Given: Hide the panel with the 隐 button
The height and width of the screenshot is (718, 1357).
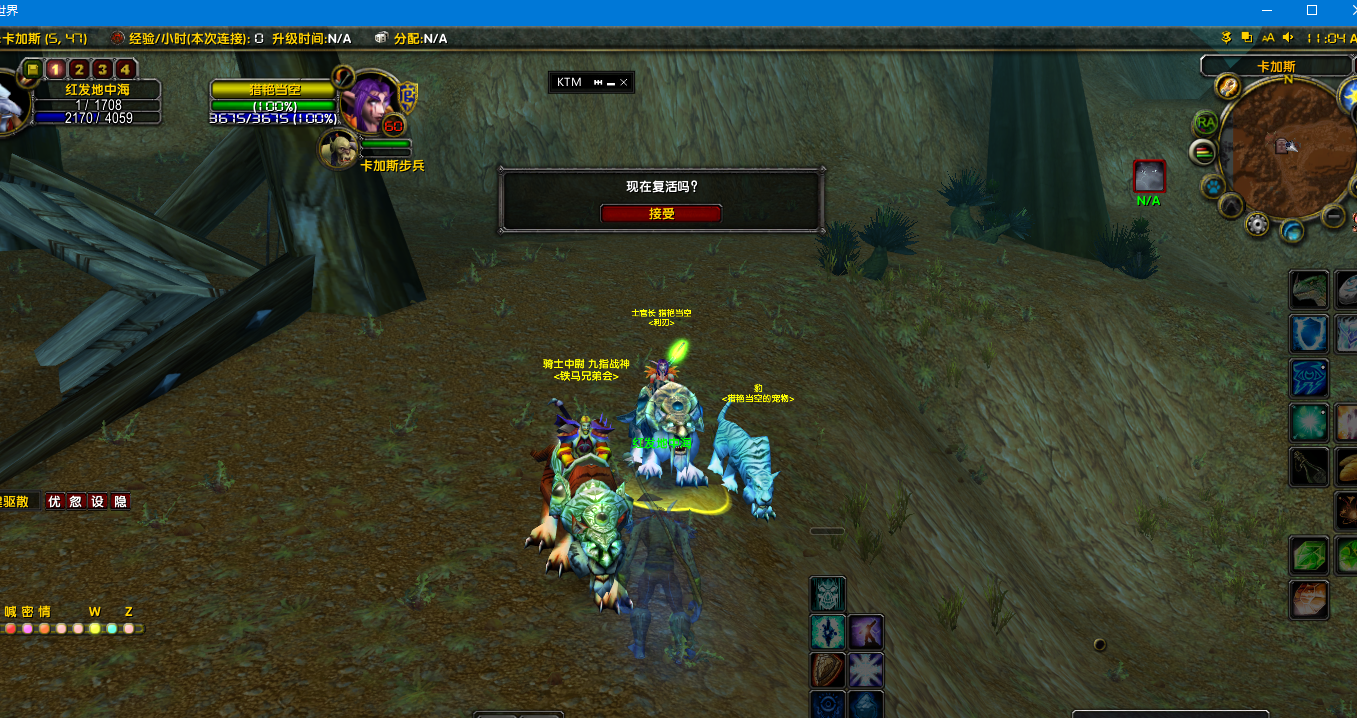Looking at the screenshot, I should (x=120, y=501).
